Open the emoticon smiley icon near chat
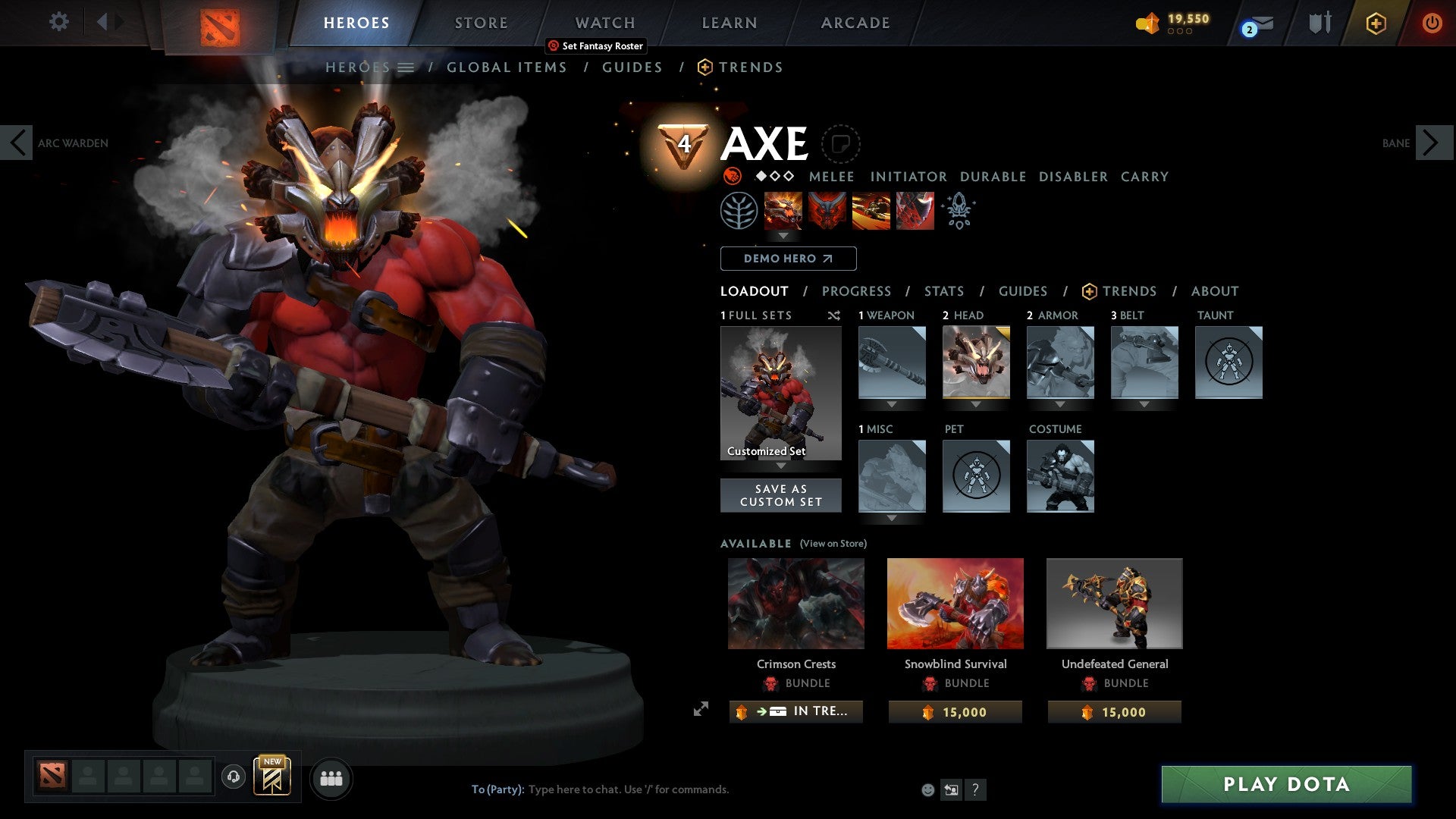1456x819 pixels. pyautogui.click(x=927, y=789)
